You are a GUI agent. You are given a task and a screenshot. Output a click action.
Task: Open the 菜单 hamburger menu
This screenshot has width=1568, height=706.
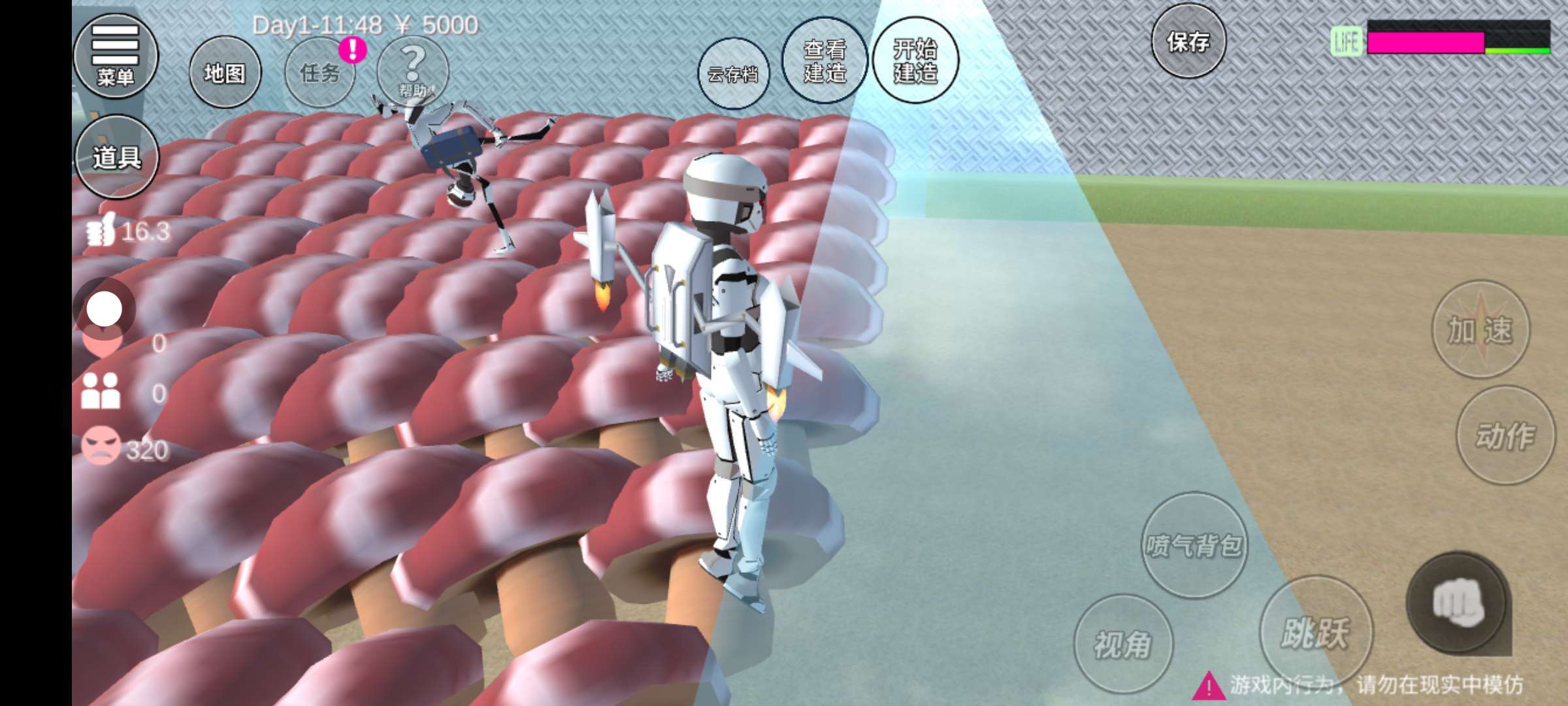[116, 56]
